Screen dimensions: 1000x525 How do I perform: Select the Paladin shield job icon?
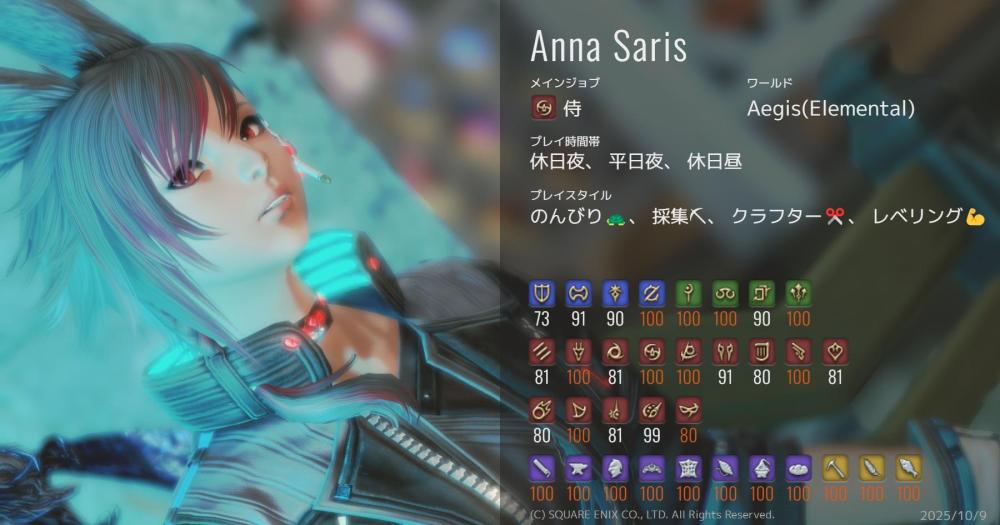pos(541,293)
